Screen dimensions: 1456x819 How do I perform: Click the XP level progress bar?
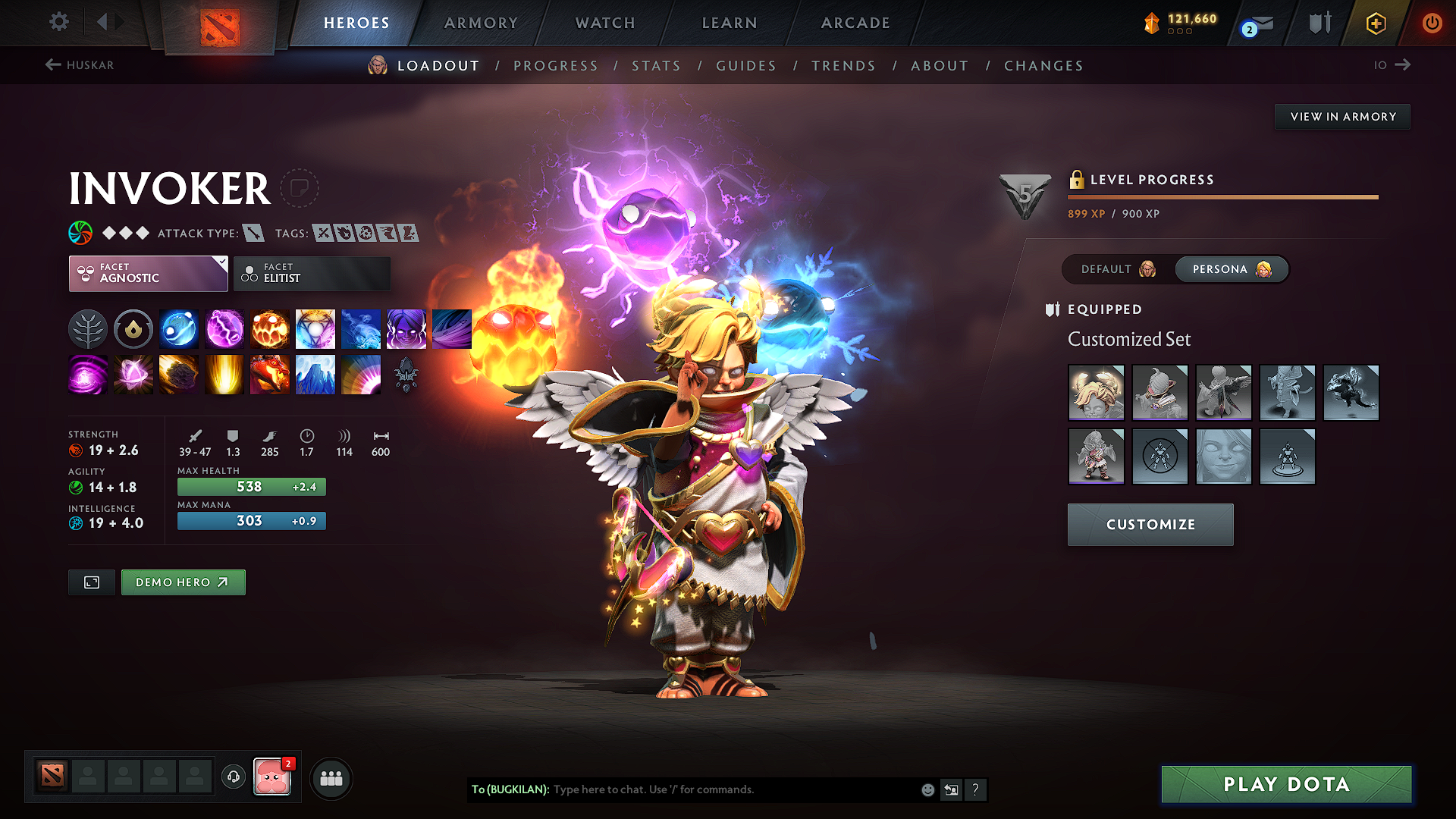pyautogui.click(x=1222, y=196)
